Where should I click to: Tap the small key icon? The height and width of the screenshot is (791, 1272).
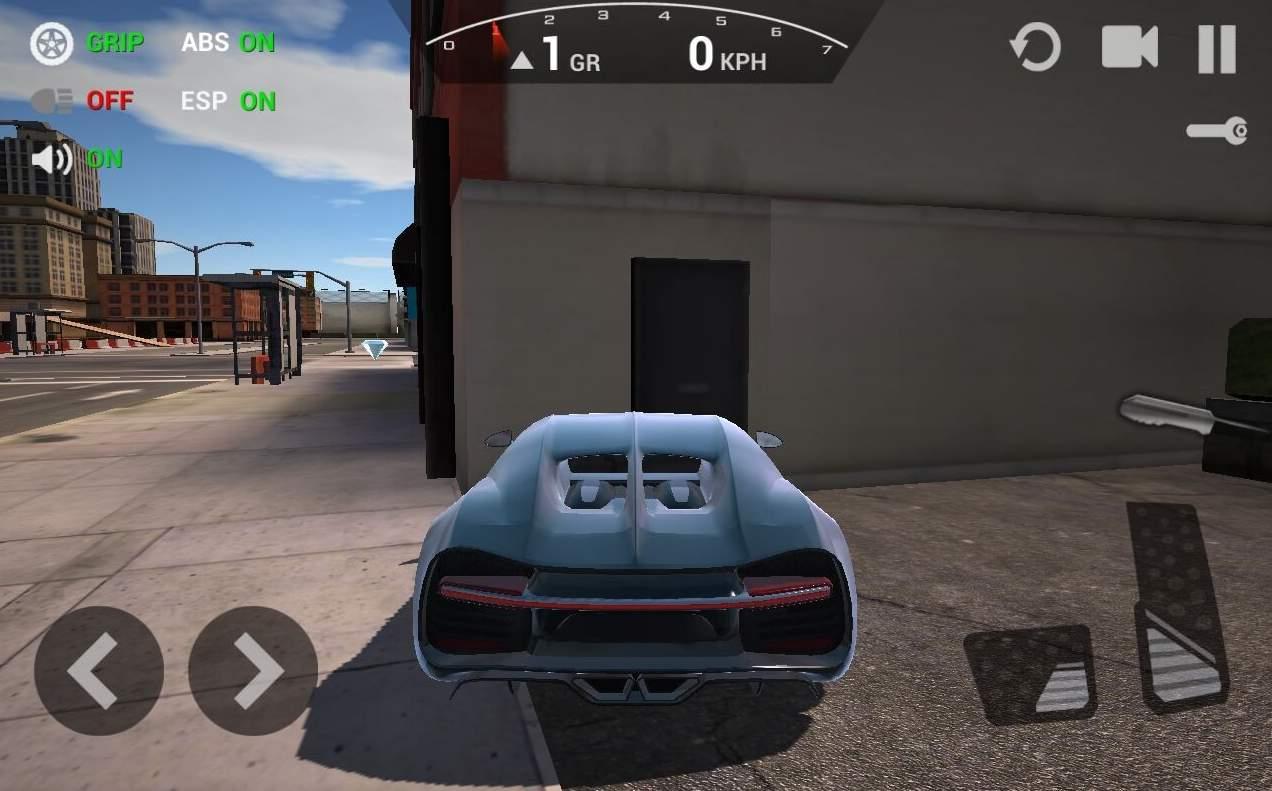pyautogui.click(x=1218, y=131)
